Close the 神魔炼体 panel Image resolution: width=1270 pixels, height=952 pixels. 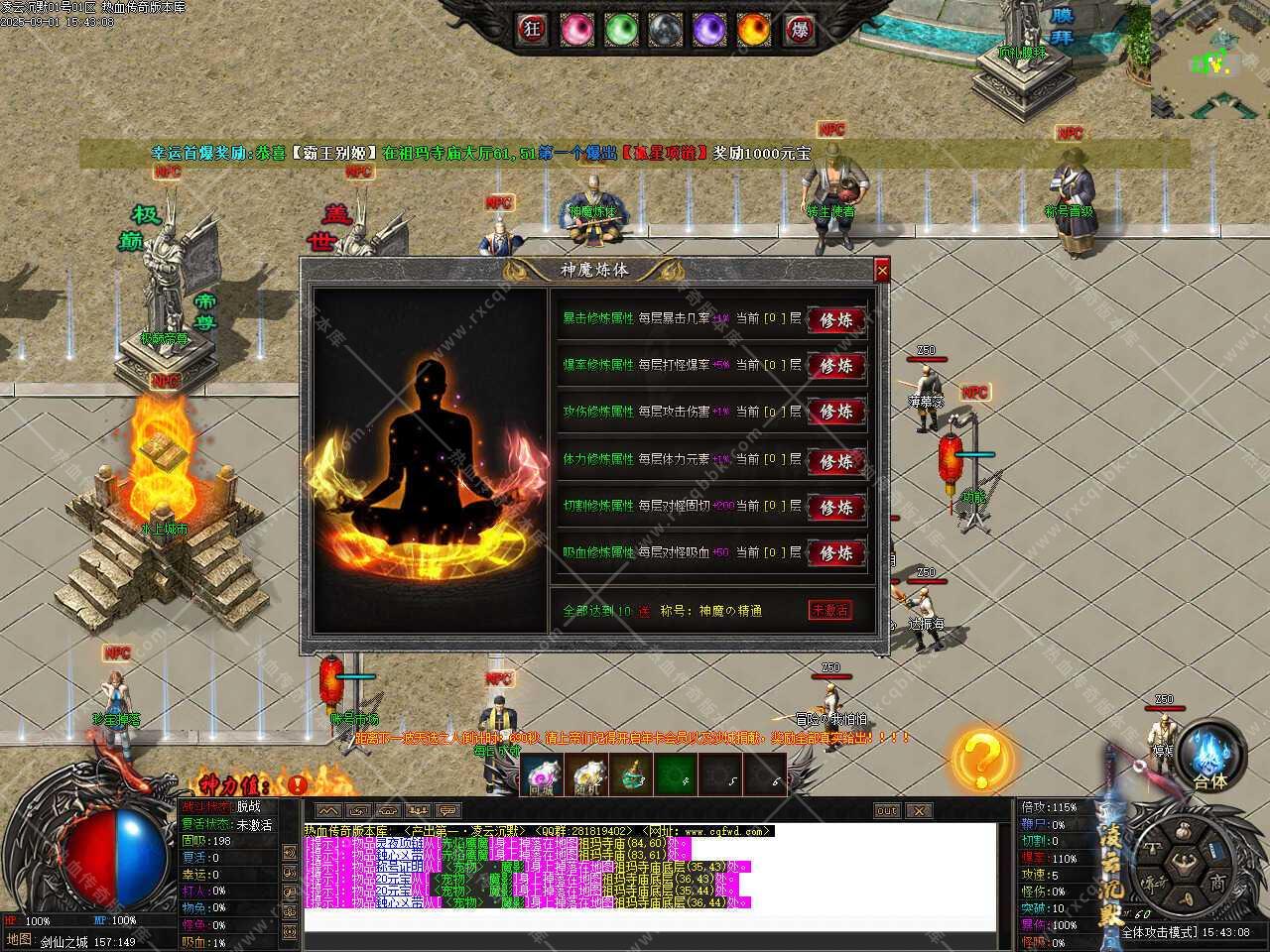click(882, 270)
